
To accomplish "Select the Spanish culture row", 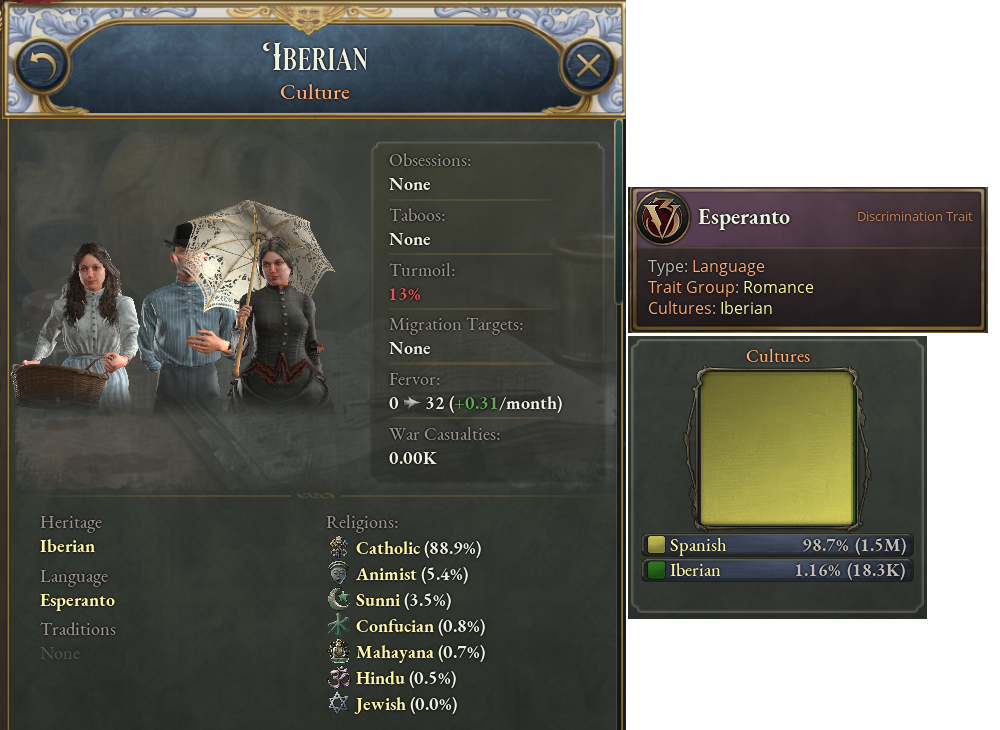I will 777,546.
